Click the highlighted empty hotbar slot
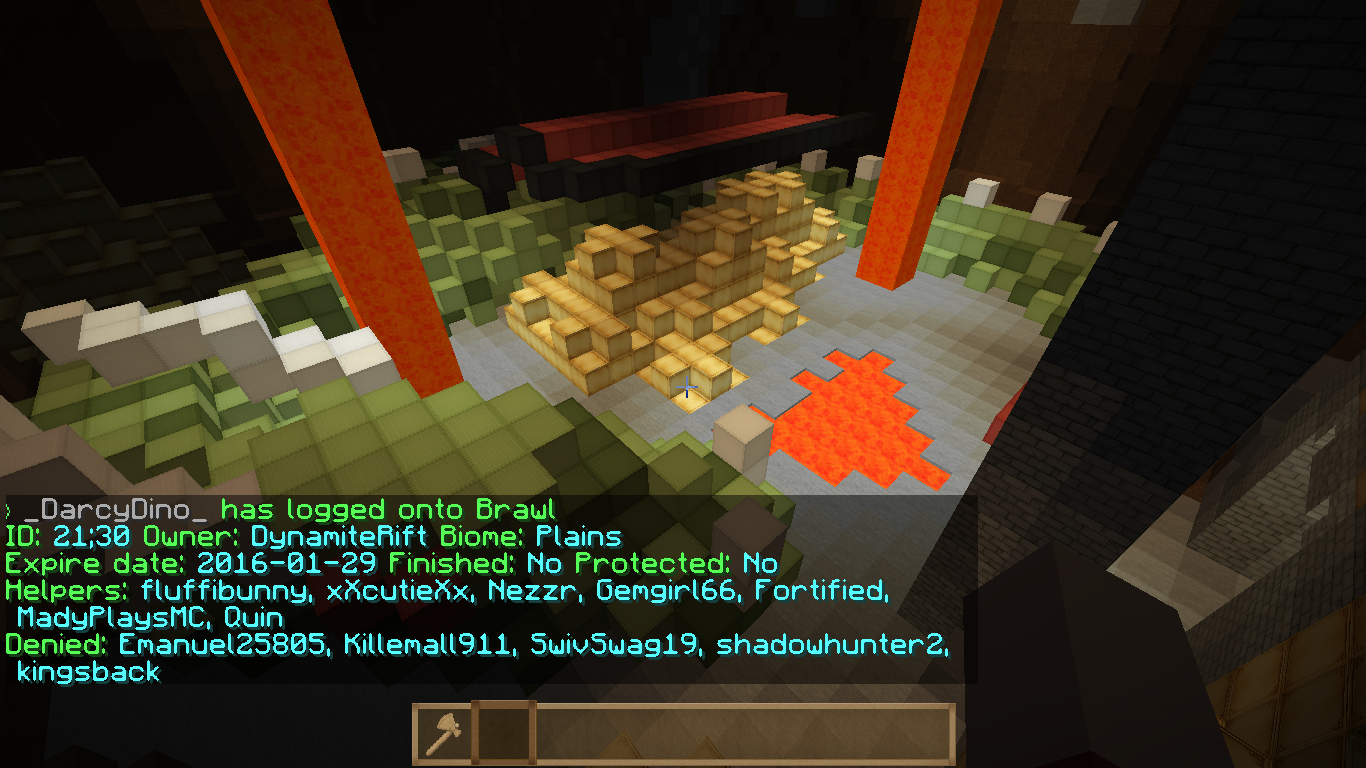This screenshot has height=768, width=1366. click(503, 735)
